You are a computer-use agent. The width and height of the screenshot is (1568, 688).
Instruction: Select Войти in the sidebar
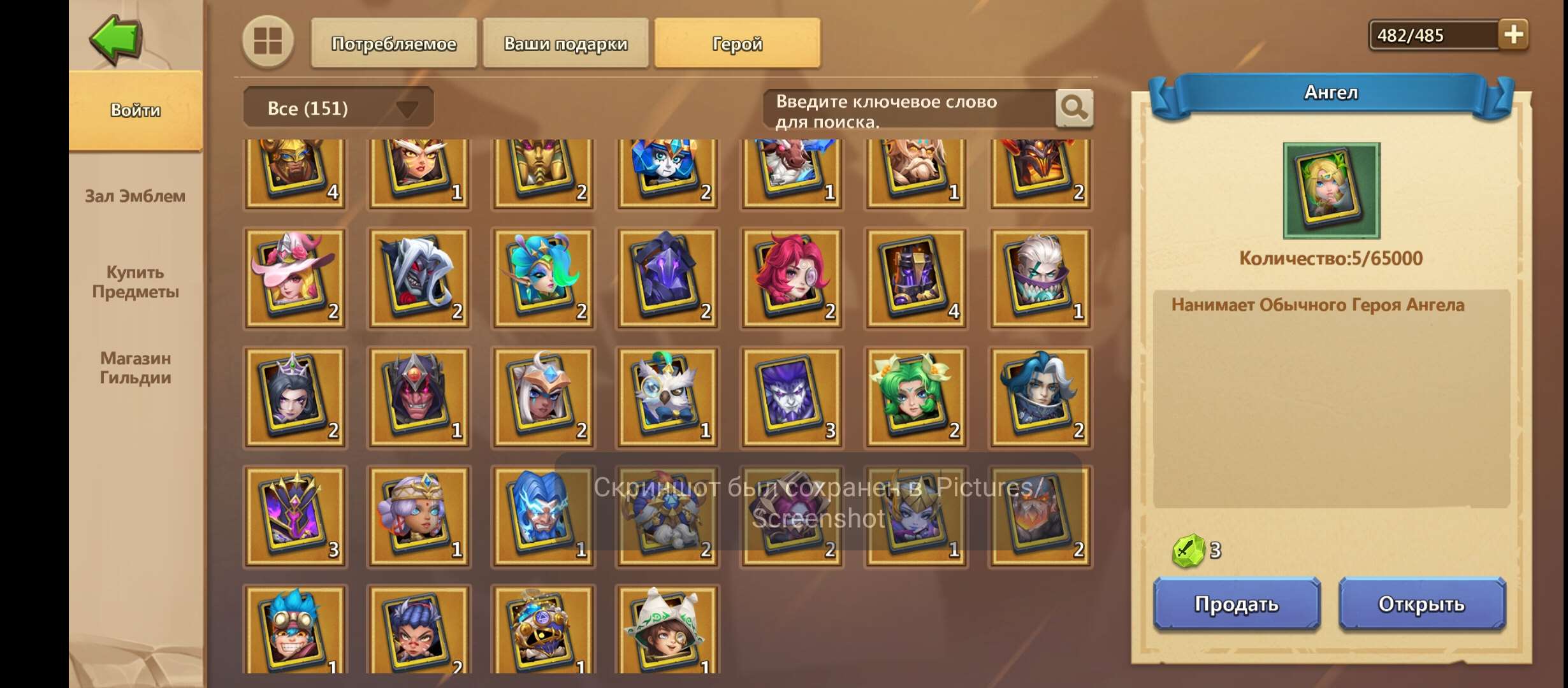pyautogui.click(x=134, y=110)
